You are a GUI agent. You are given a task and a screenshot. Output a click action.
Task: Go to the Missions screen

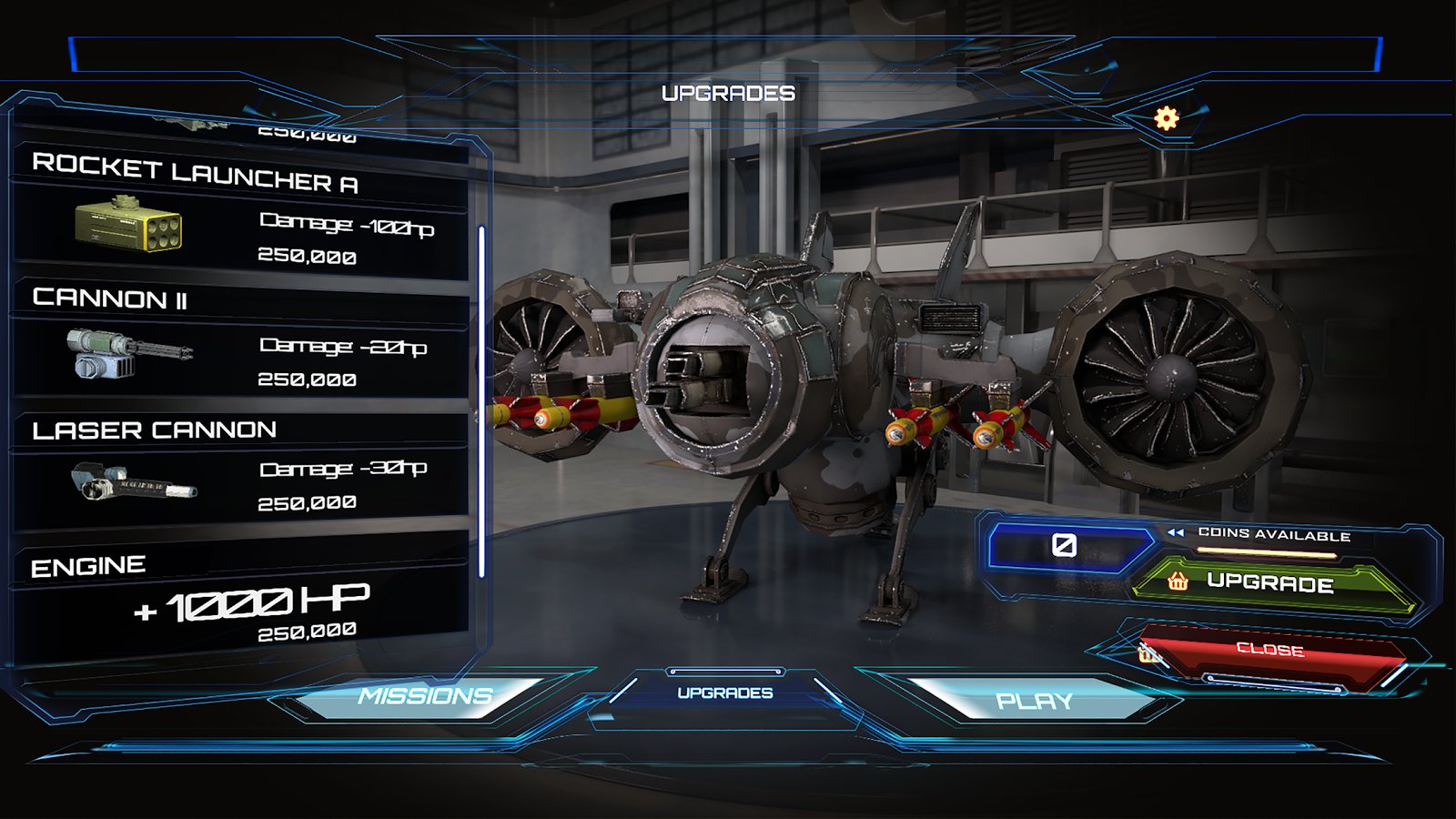[x=425, y=697]
